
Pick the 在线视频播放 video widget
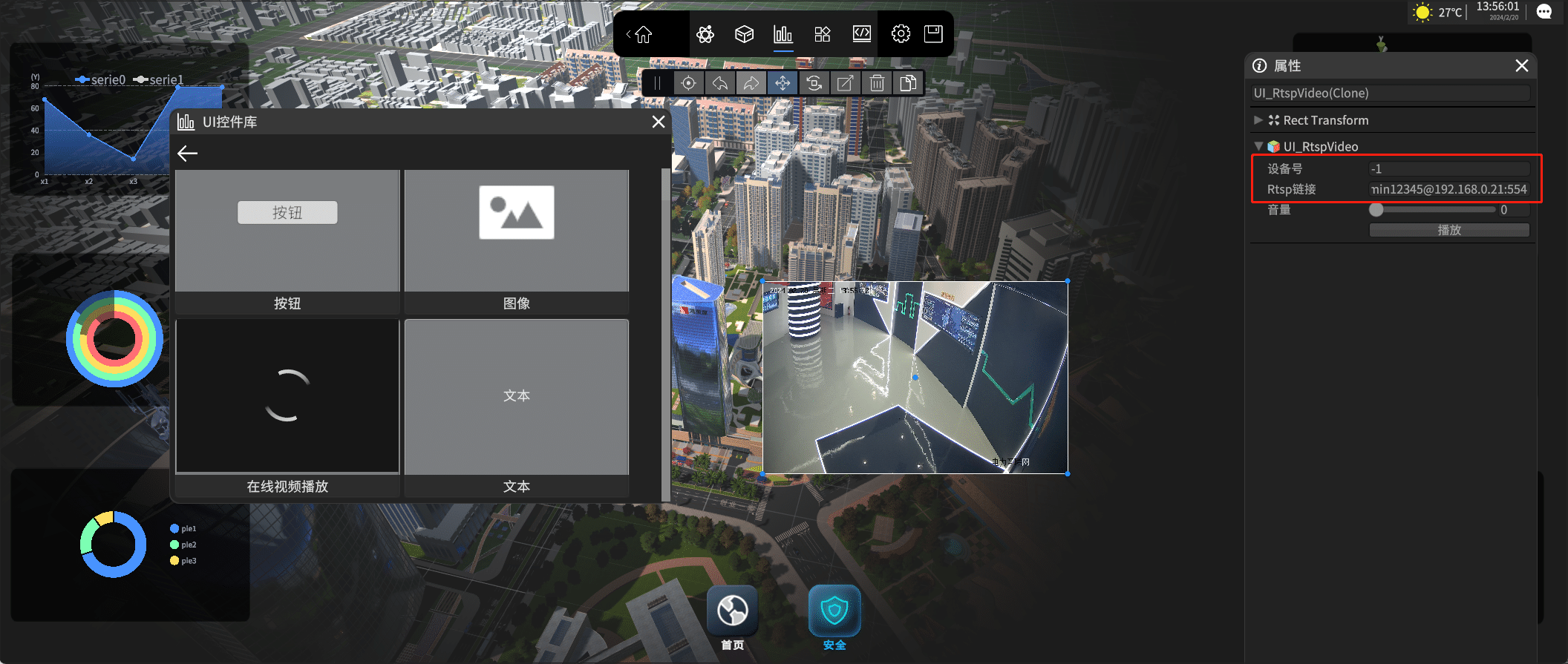coord(287,397)
